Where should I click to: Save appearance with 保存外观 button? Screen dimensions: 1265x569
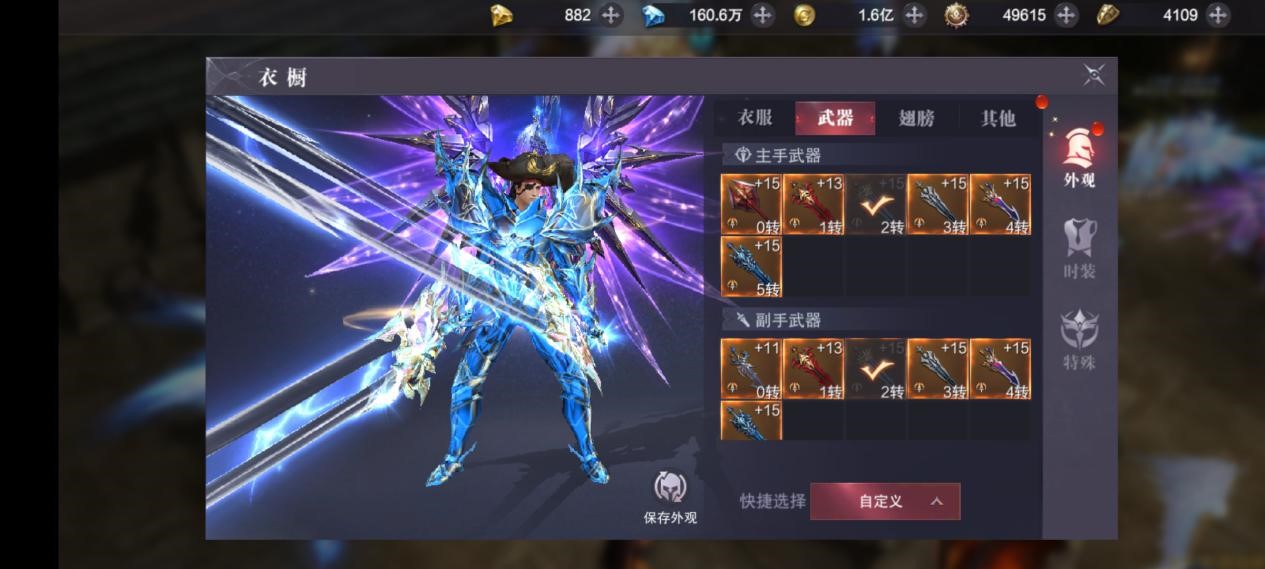[x=670, y=497]
